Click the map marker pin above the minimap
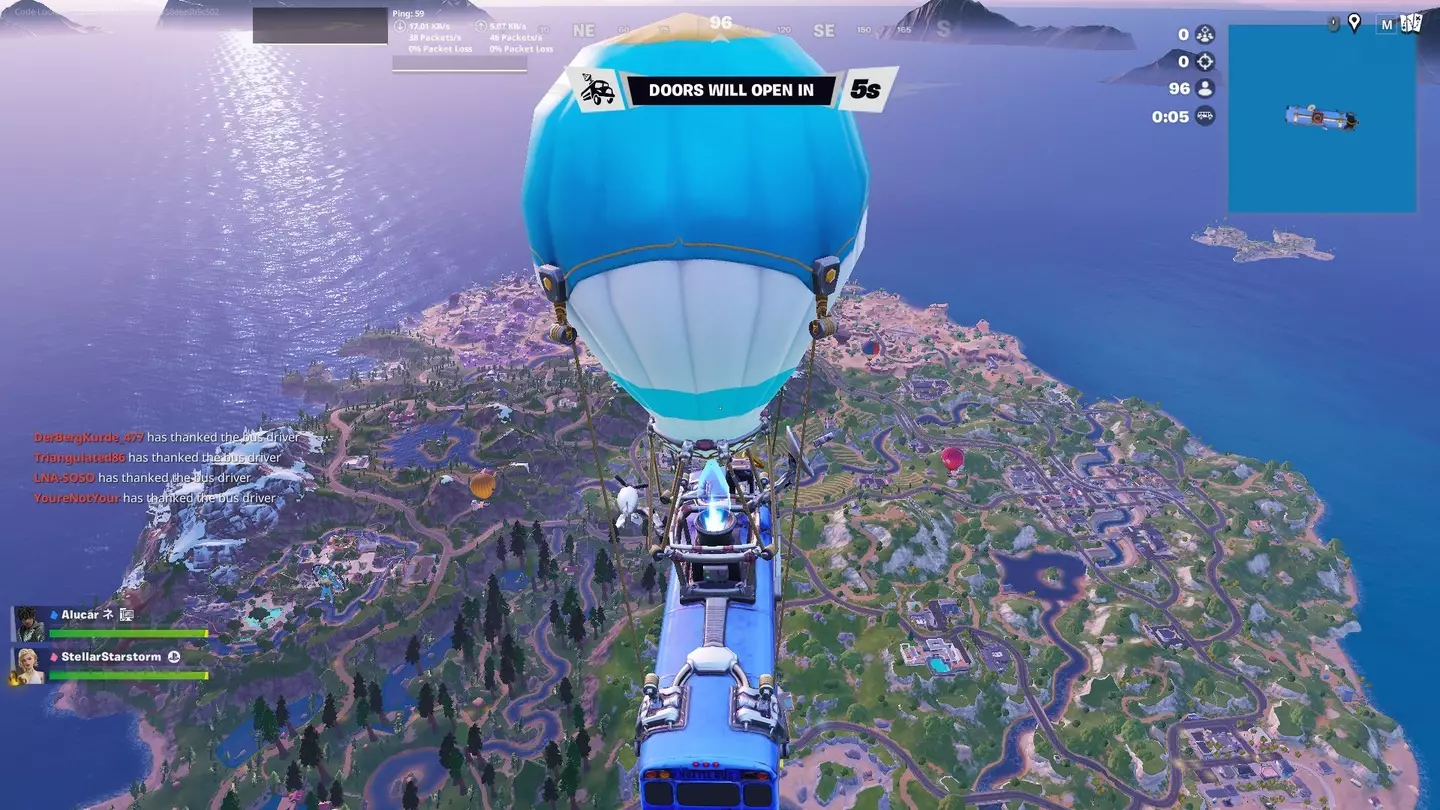The image size is (1440, 810). pyautogui.click(x=1355, y=22)
